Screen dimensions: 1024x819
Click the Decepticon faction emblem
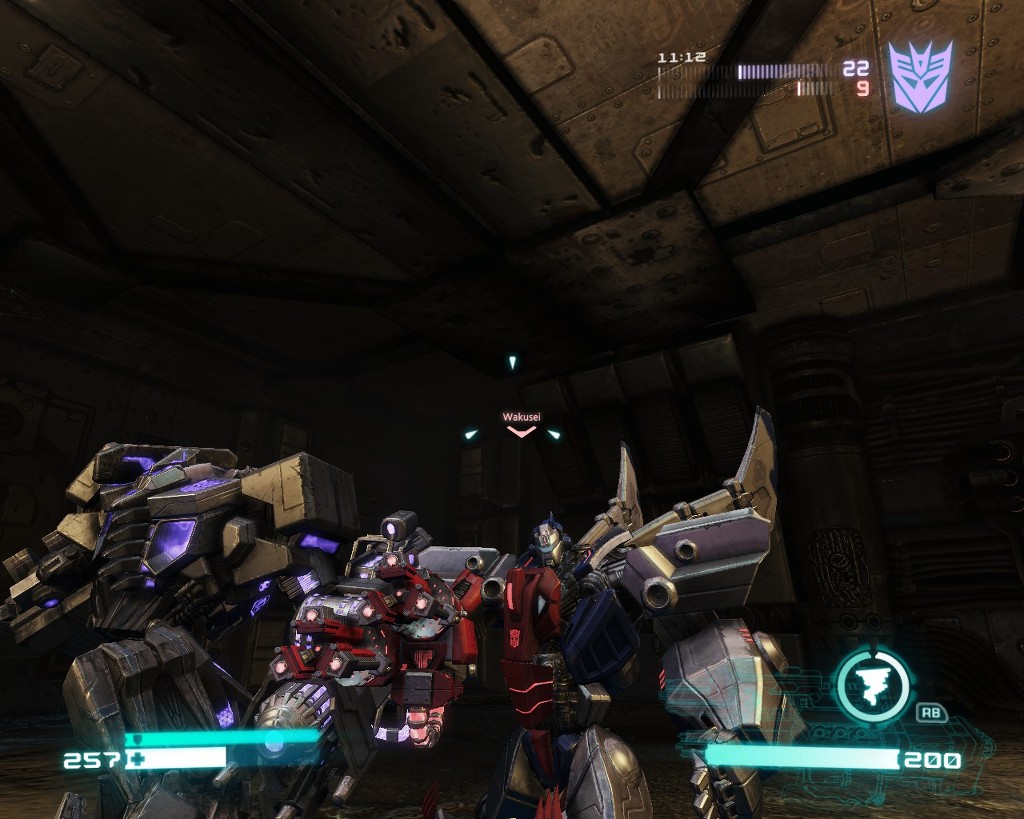pos(920,76)
